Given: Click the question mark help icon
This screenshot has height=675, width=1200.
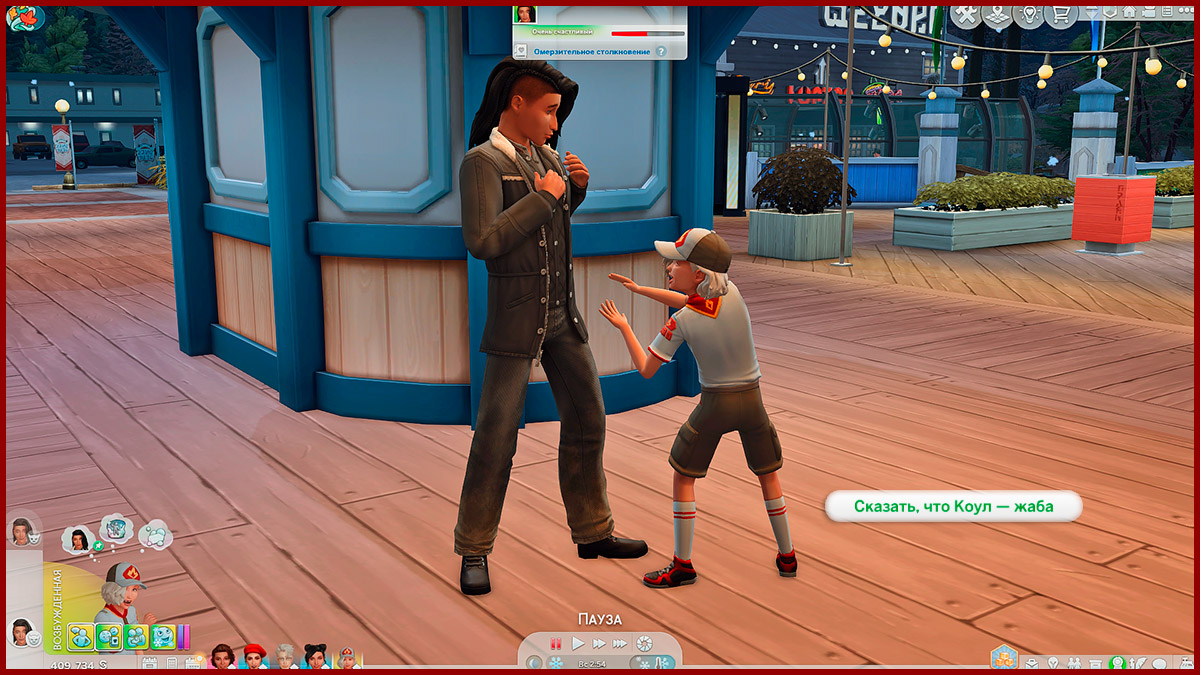Looking at the screenshot, I should tap(661, 50).
